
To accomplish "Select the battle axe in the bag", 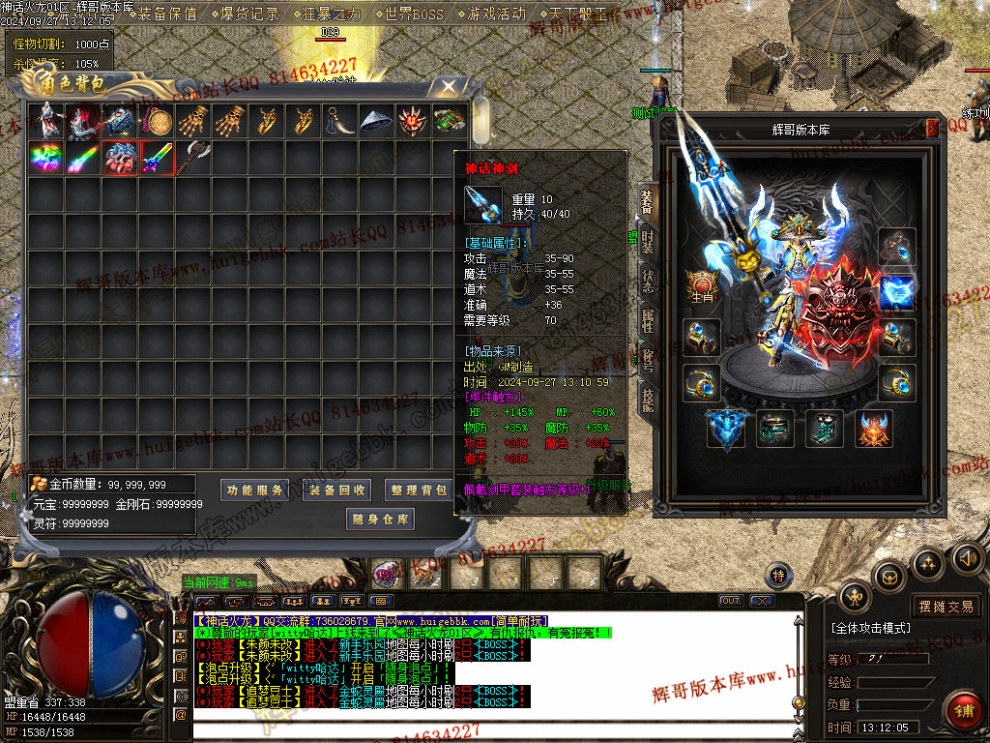I will pos(196,157).
